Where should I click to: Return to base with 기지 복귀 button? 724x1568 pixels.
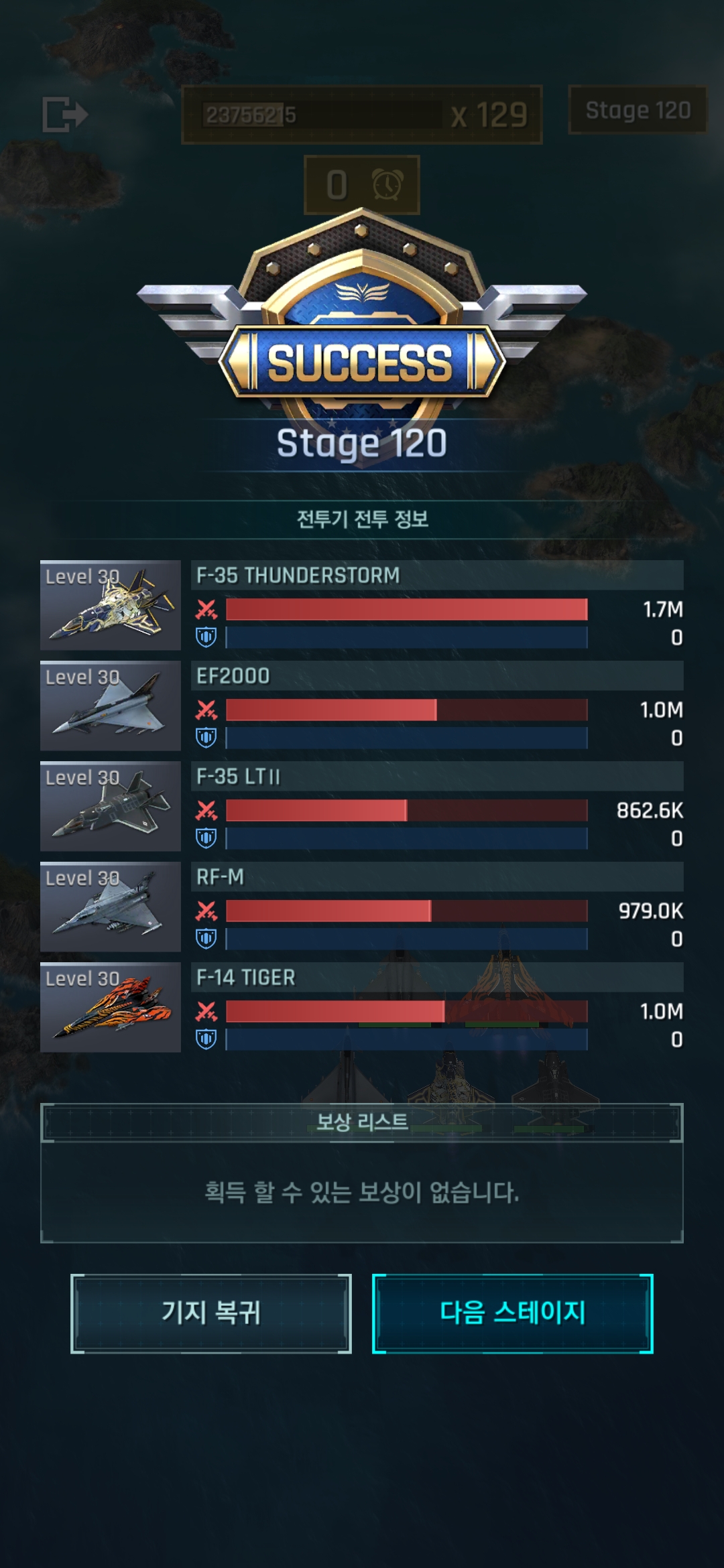(211, 1313)
